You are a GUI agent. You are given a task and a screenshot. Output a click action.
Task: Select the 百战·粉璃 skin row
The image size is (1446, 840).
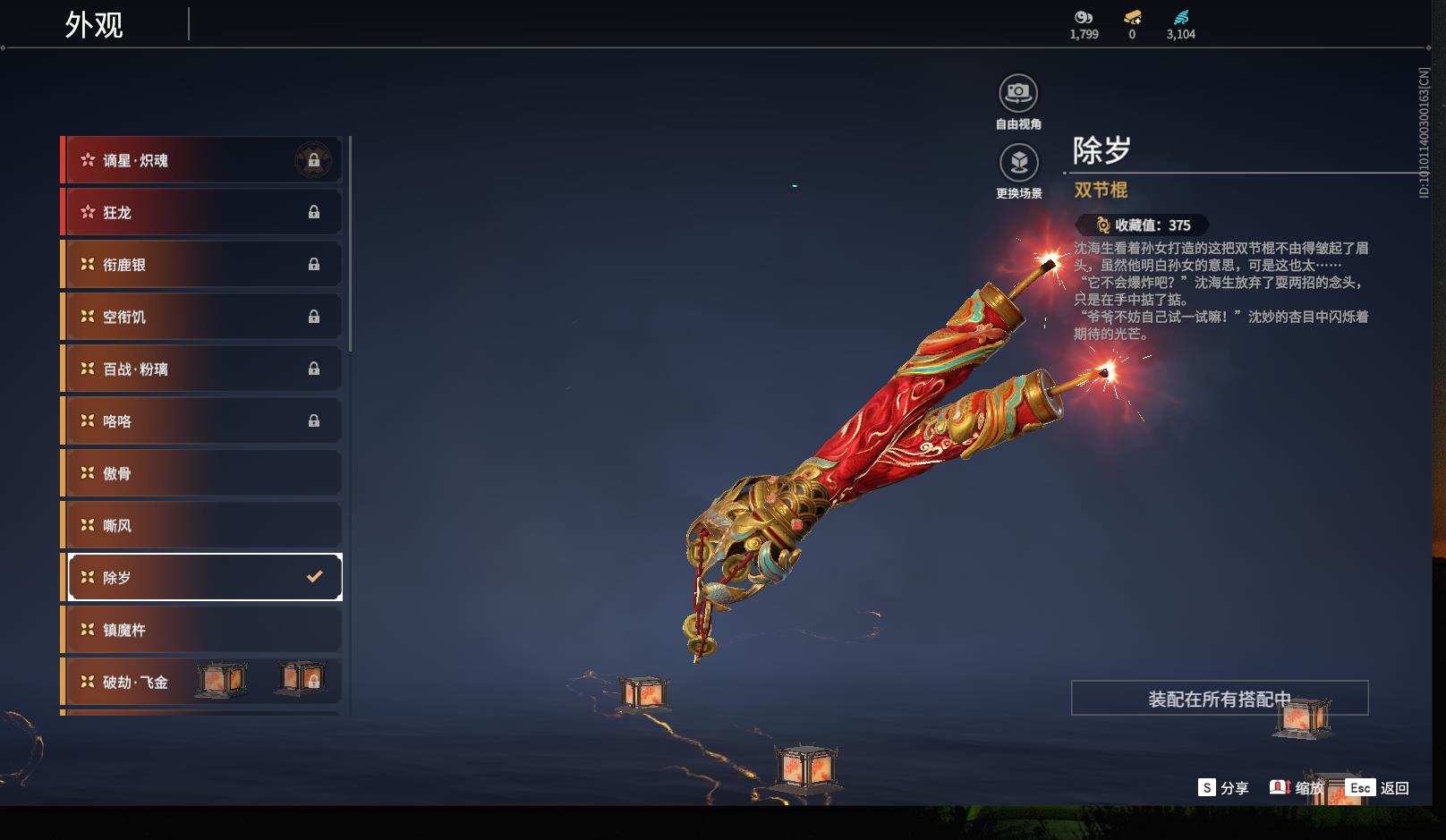pos(201,369)
